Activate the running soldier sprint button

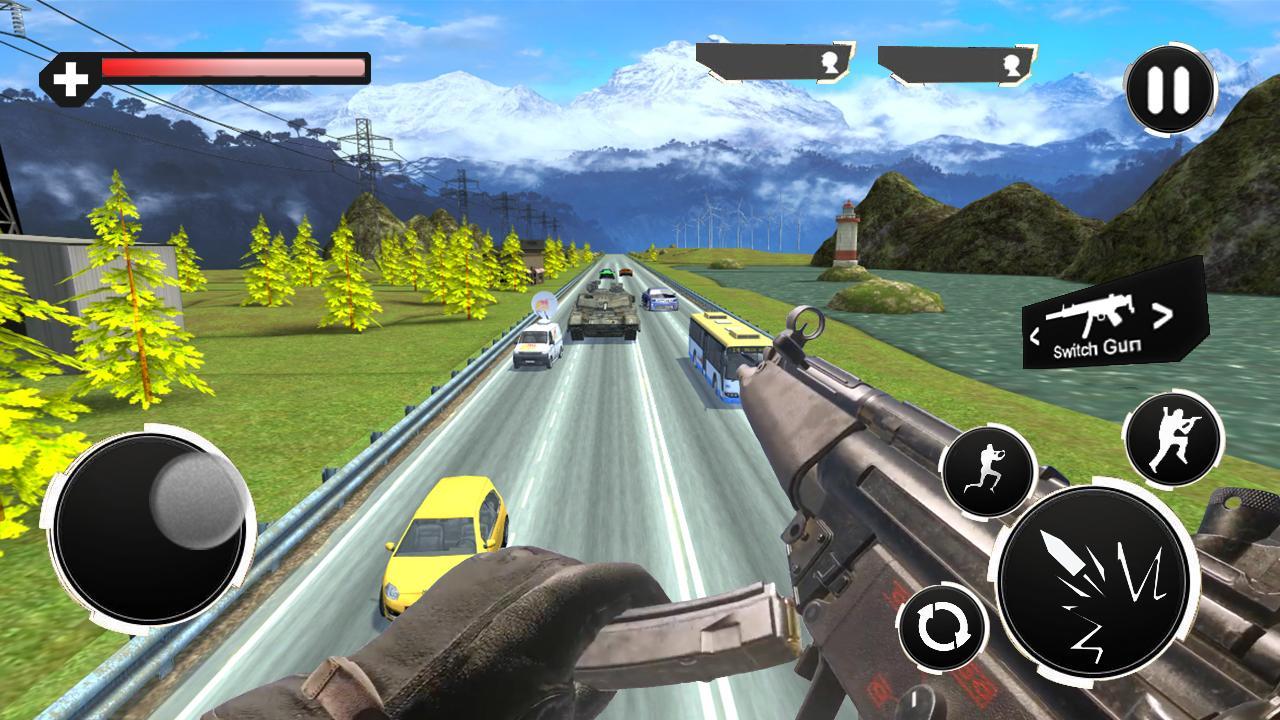click(x=987, y=472)
